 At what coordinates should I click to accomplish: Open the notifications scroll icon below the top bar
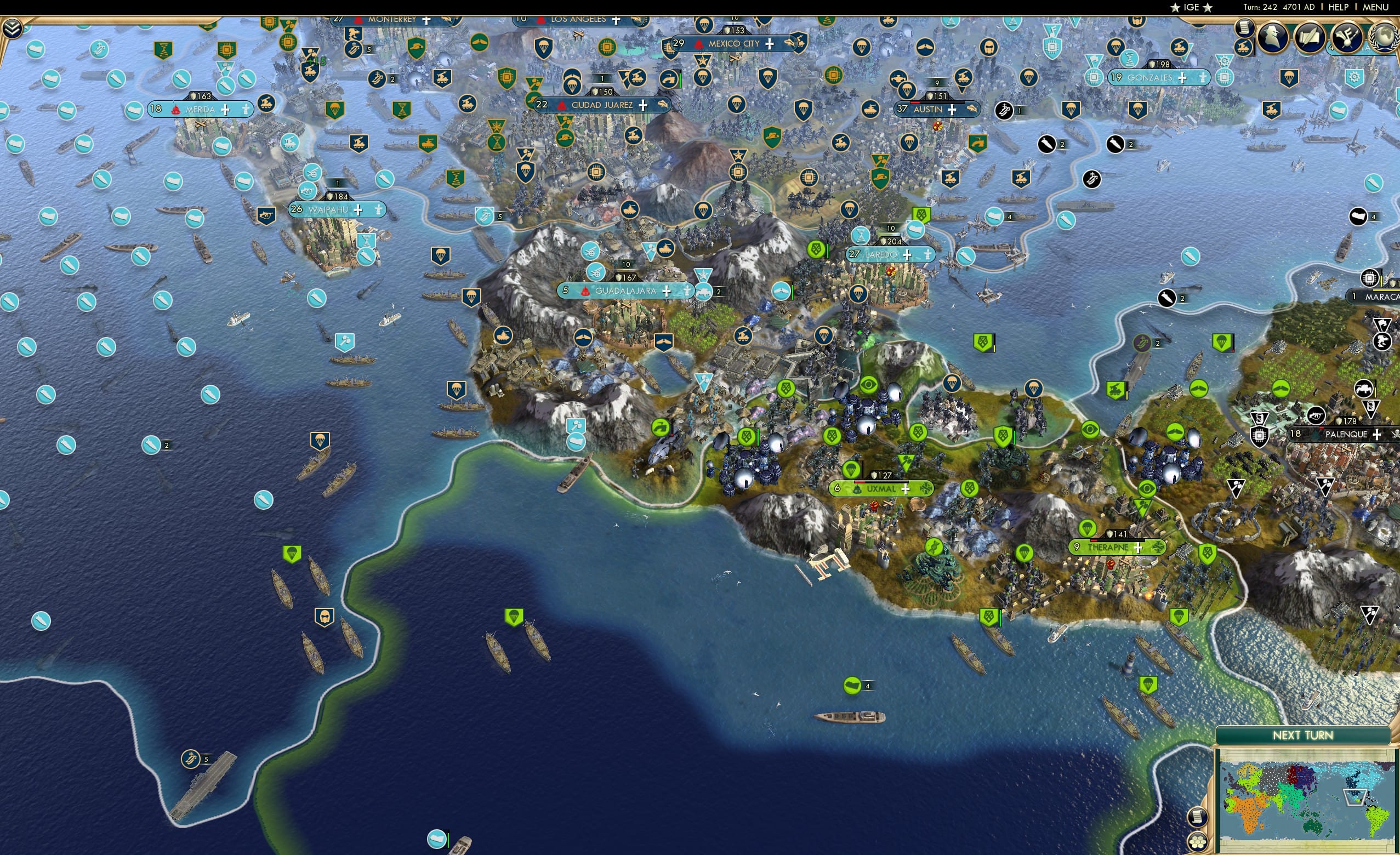pos(1245,27)
